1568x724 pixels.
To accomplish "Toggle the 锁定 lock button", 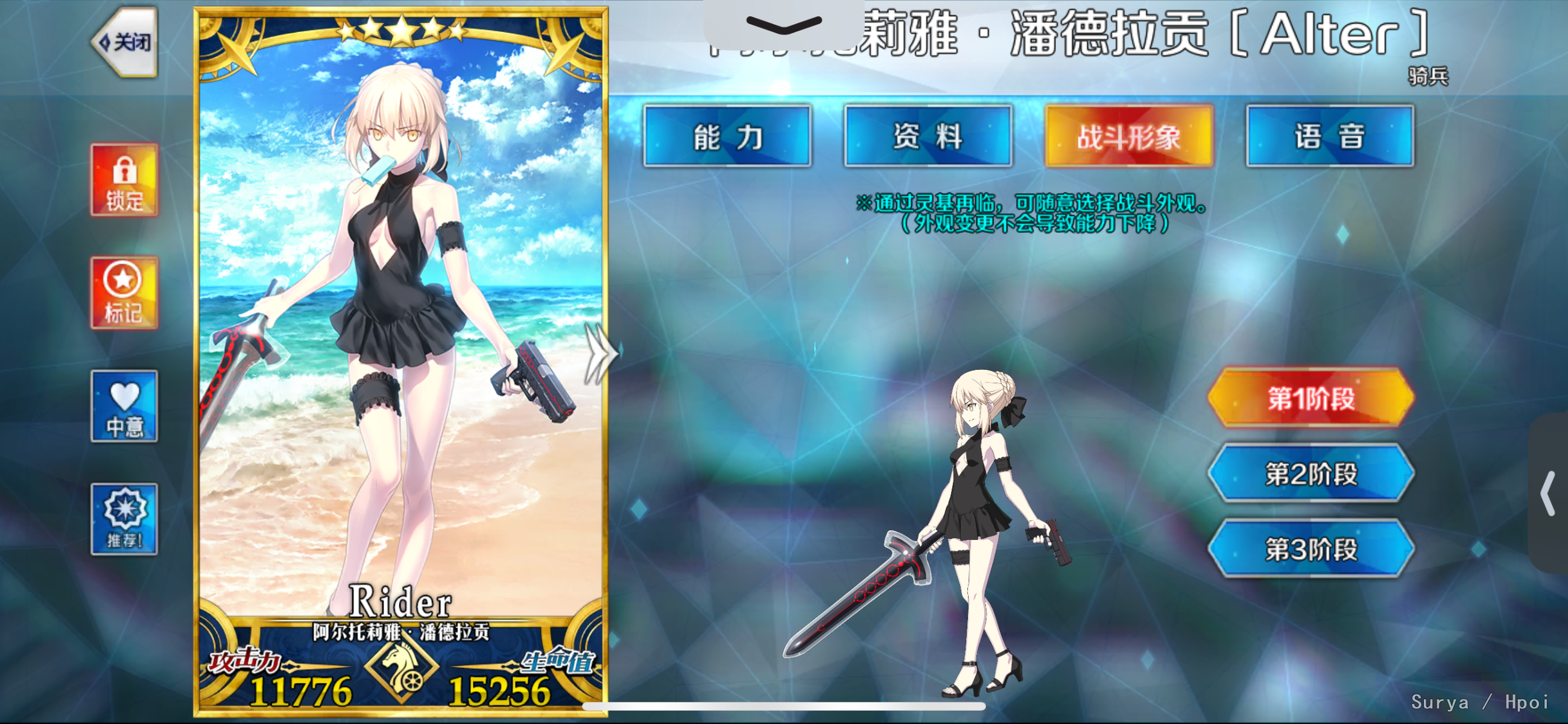I will 125,180.
